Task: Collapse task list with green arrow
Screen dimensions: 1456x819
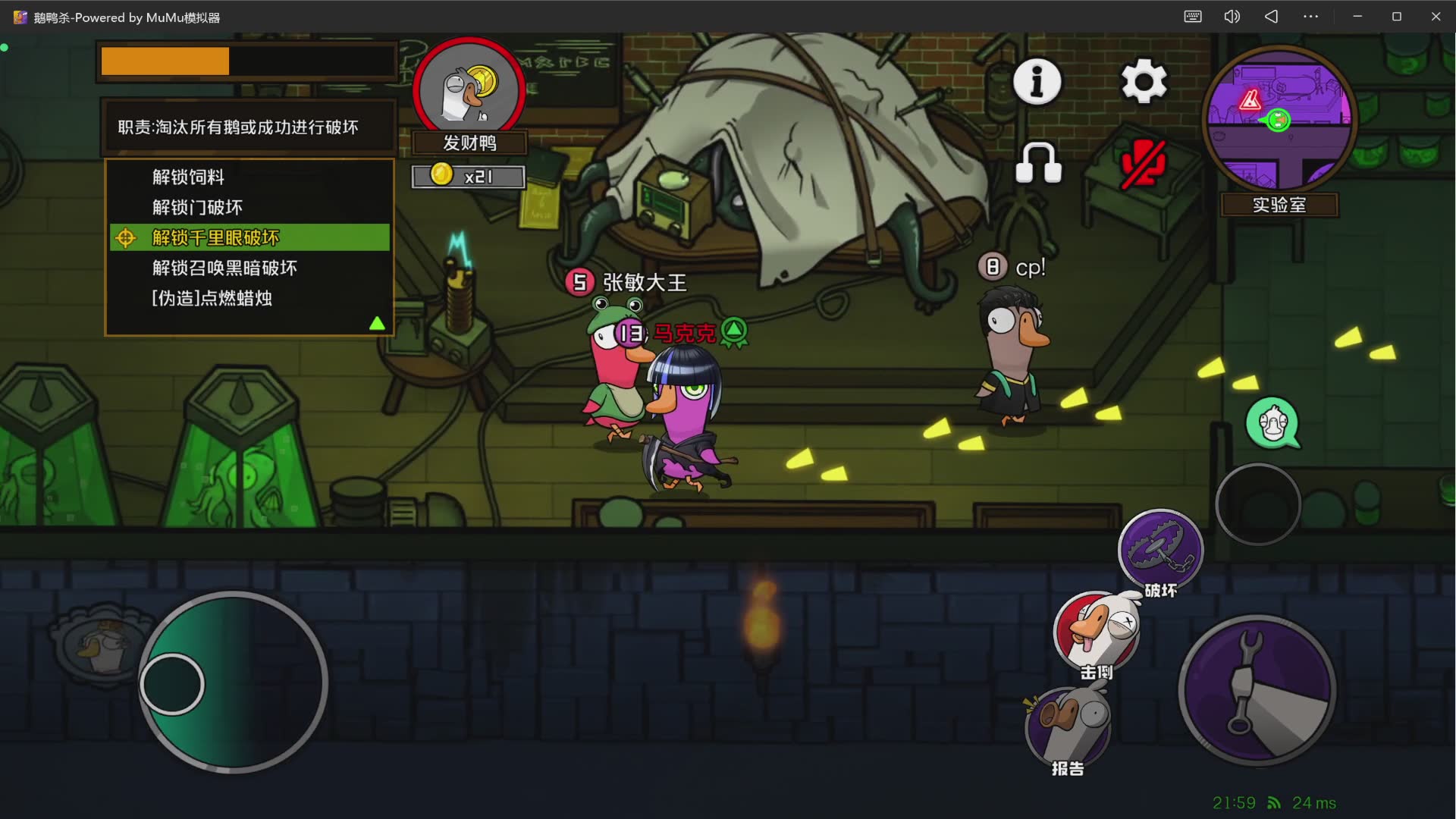Action: [x=377, y=324]
